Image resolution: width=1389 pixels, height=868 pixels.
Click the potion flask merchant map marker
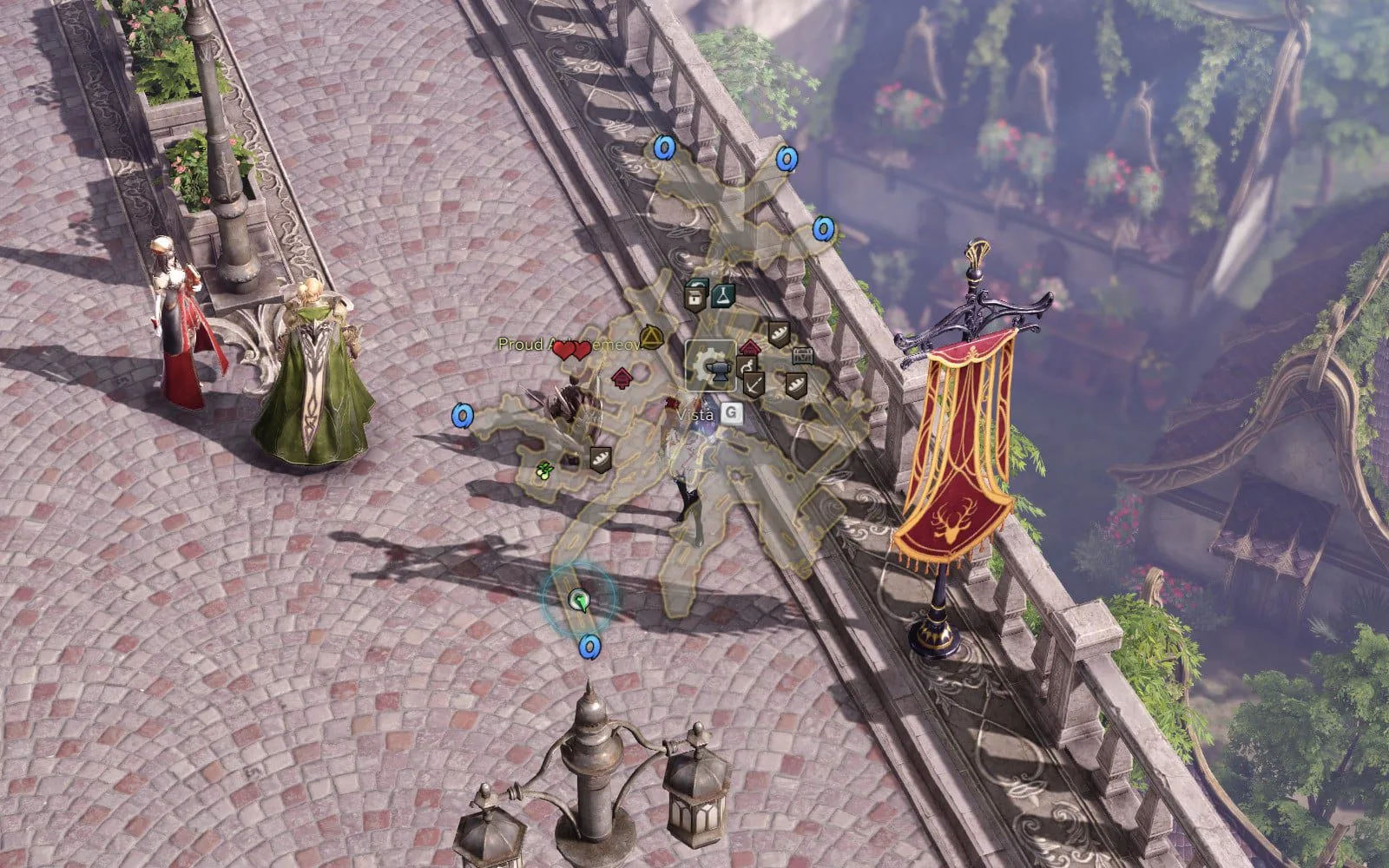point(723,294)
